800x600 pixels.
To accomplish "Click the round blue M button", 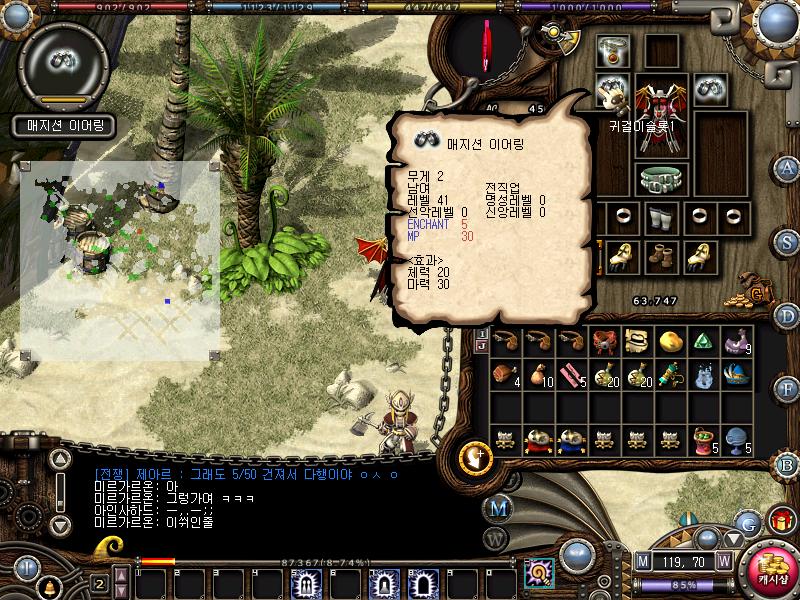I will coord(499,508).
